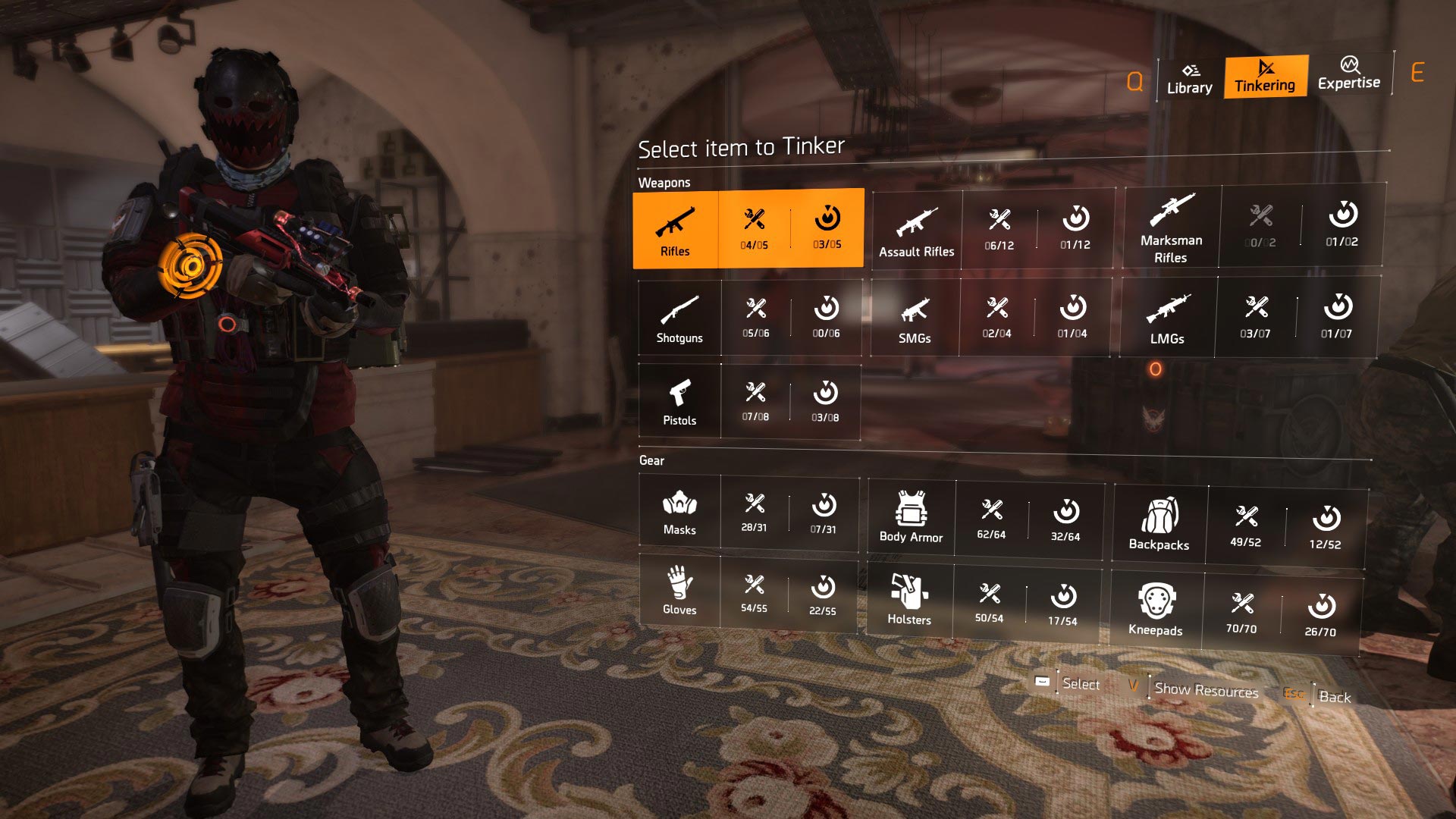Viewport: 1456px width, 819px height.
Task: Switch to the Expertise tab
Action: [1348, 74]
